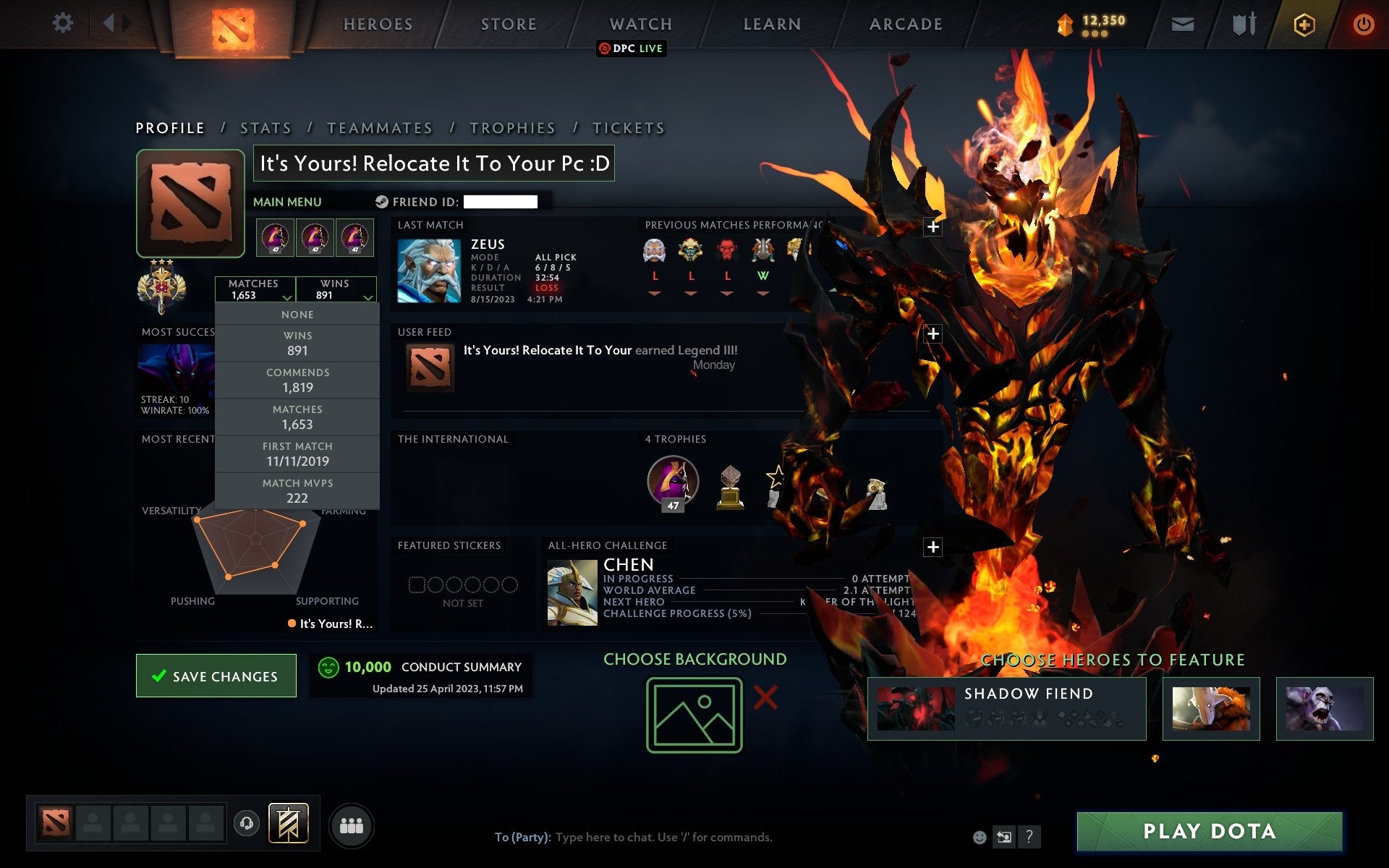Expand Previous Matches Performance panel
The image size is (1389, 868).
pyautogui.click(x=933, y=226)
